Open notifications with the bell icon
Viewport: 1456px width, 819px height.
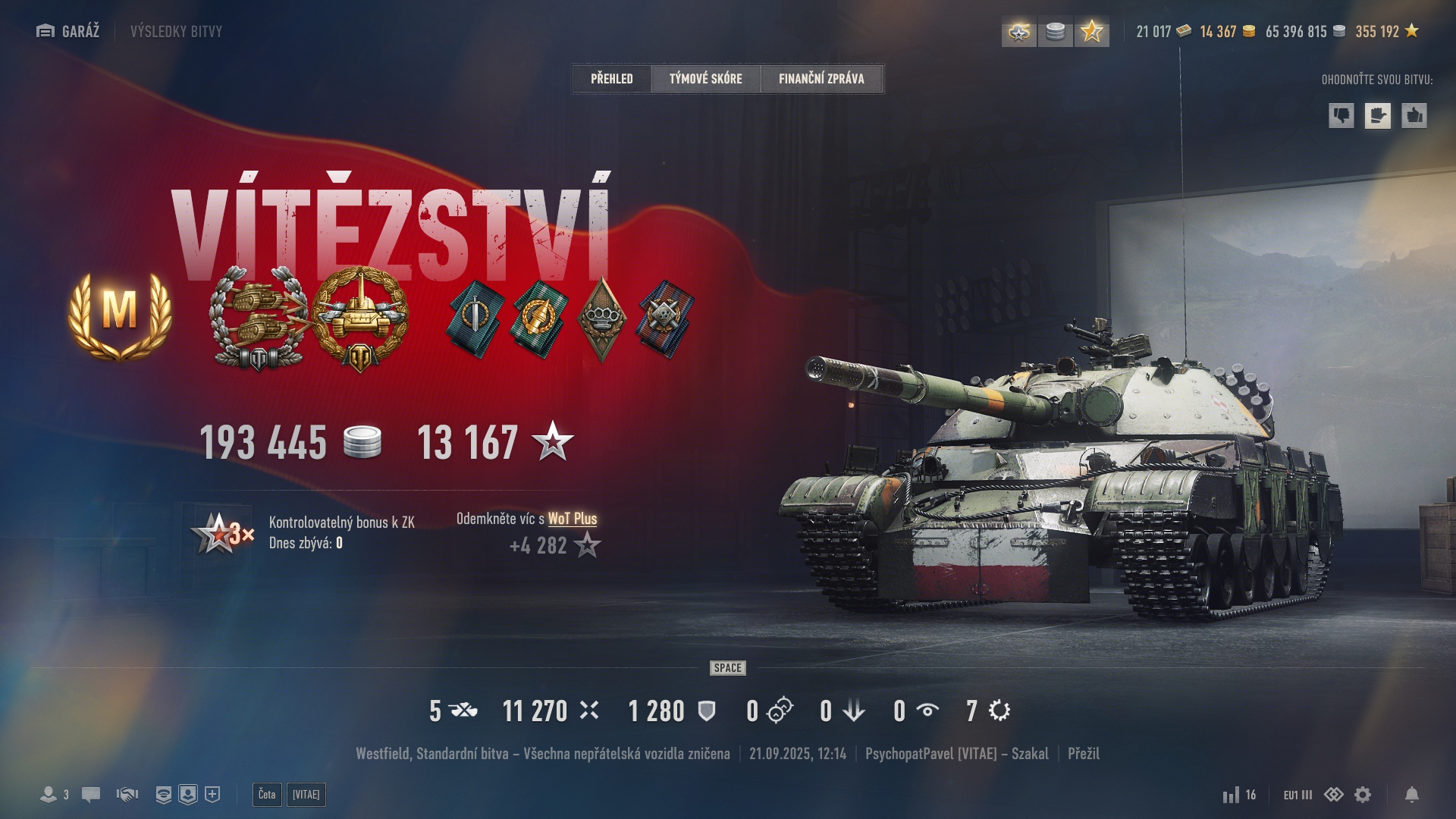(1411, 794)
